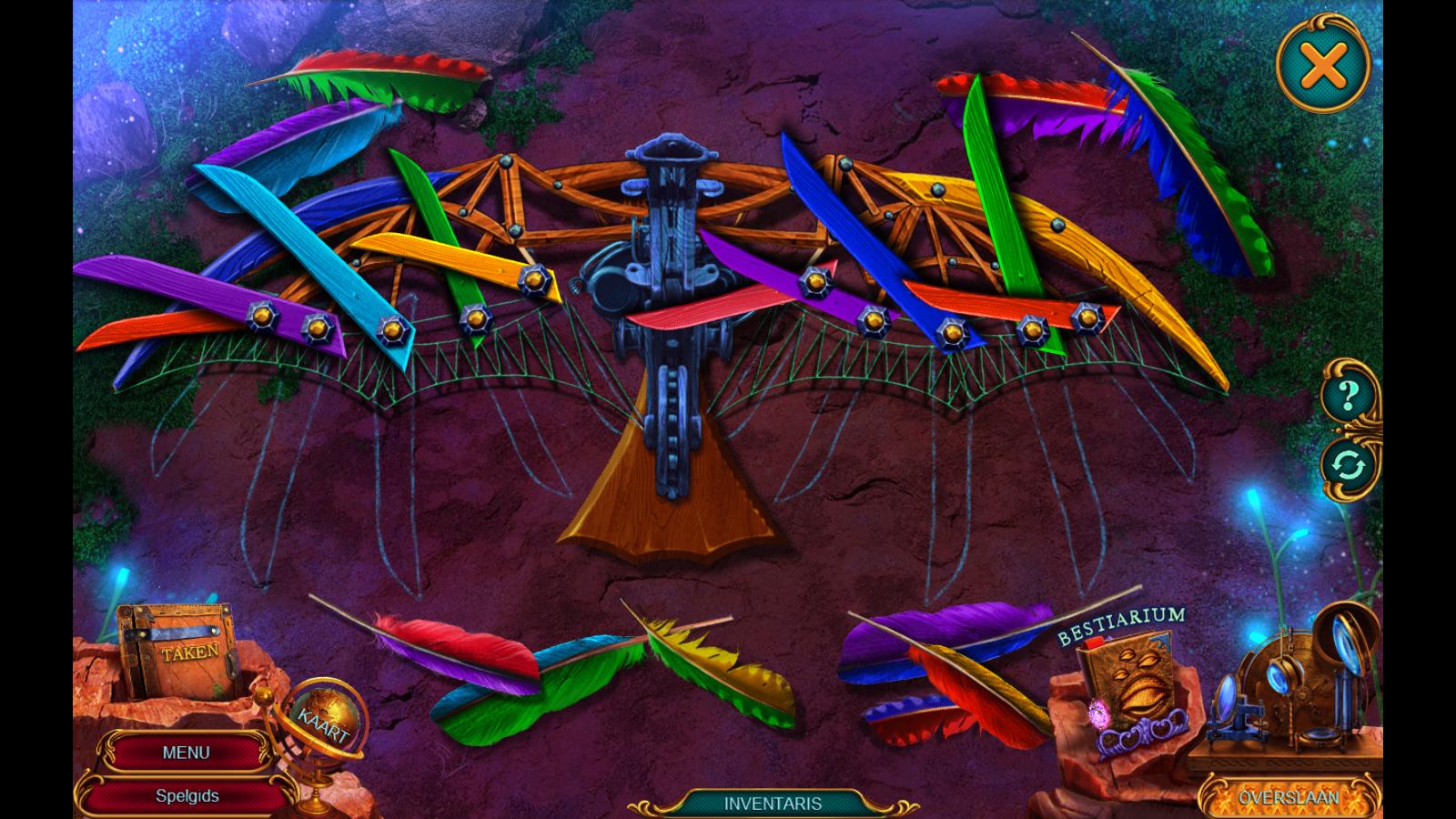Close the feather puzzle with the X button

[x=1323, y=66]
